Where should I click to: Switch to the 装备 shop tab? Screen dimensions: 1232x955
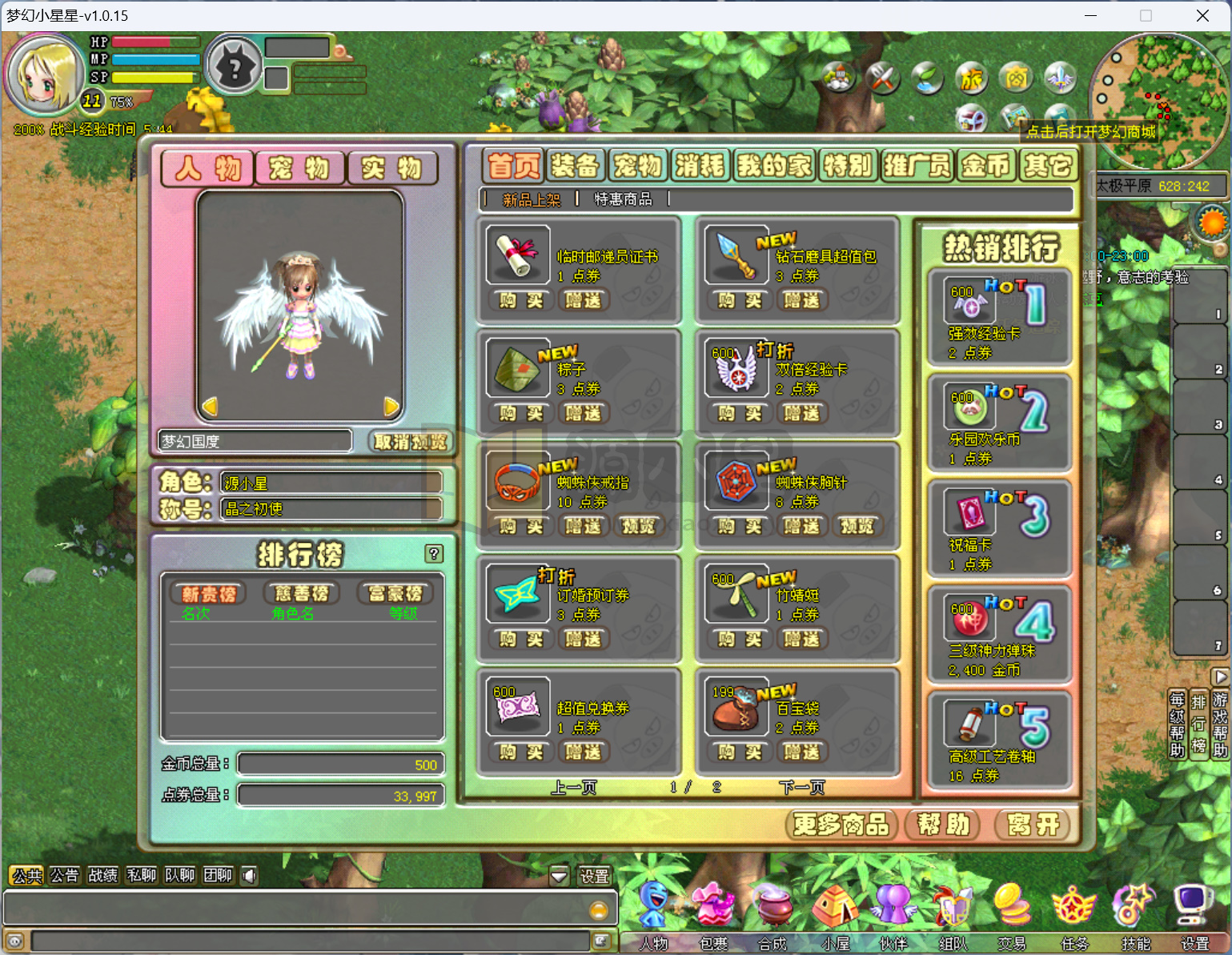[x=575, y=165]
